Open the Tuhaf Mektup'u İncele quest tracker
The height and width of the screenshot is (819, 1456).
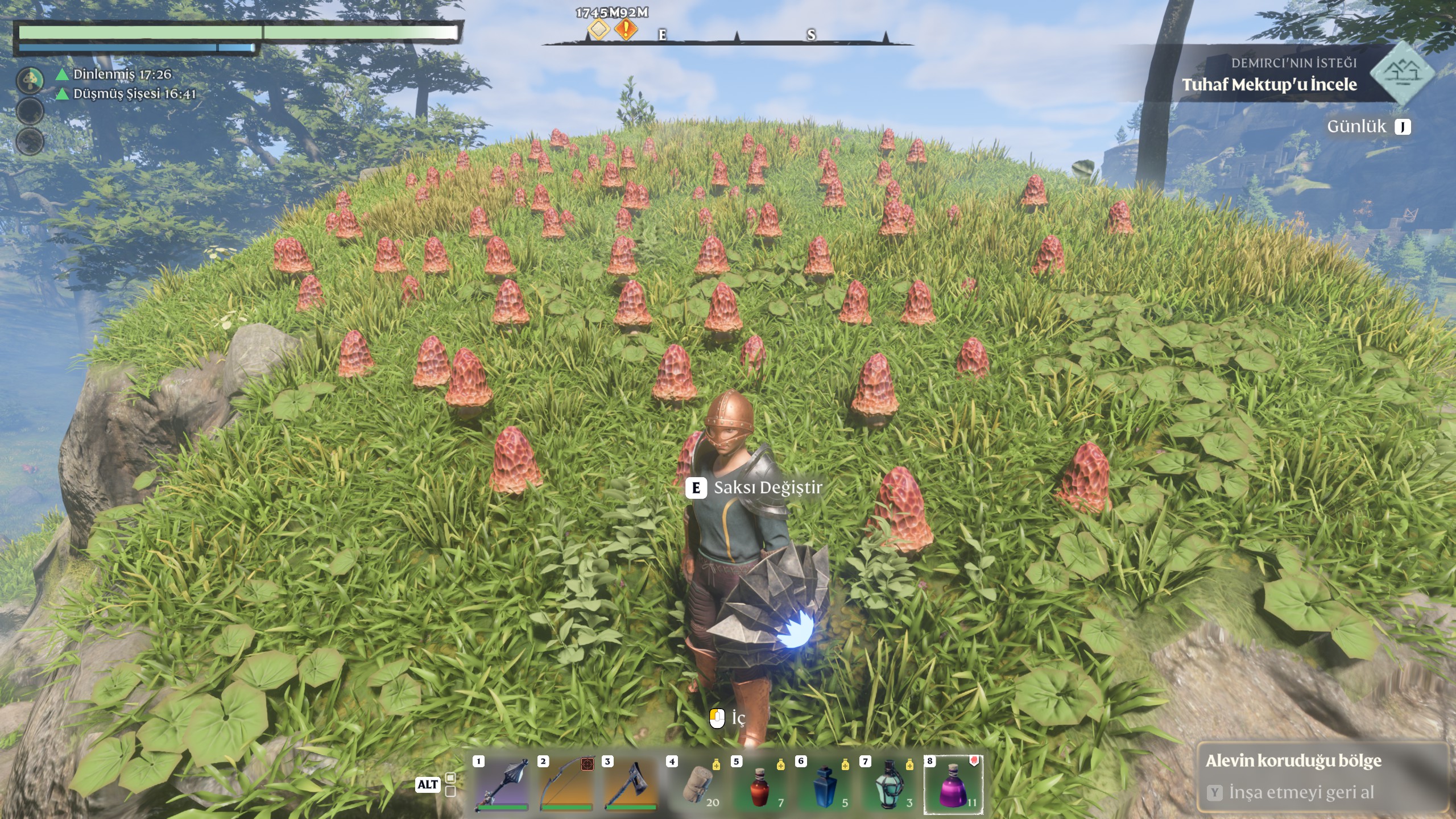[1269, 85]
